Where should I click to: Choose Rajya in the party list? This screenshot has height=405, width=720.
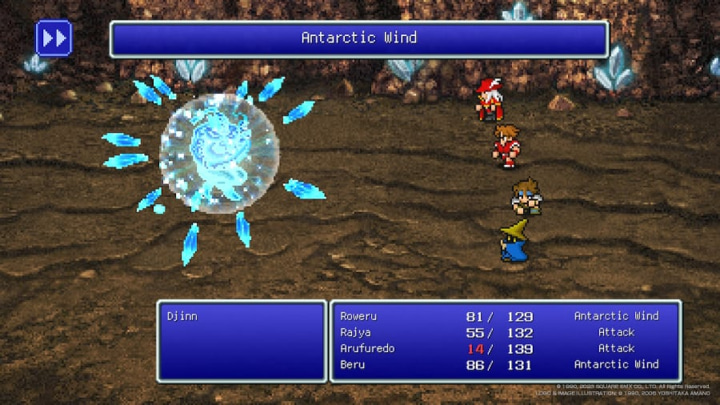[x=504, y=332]
